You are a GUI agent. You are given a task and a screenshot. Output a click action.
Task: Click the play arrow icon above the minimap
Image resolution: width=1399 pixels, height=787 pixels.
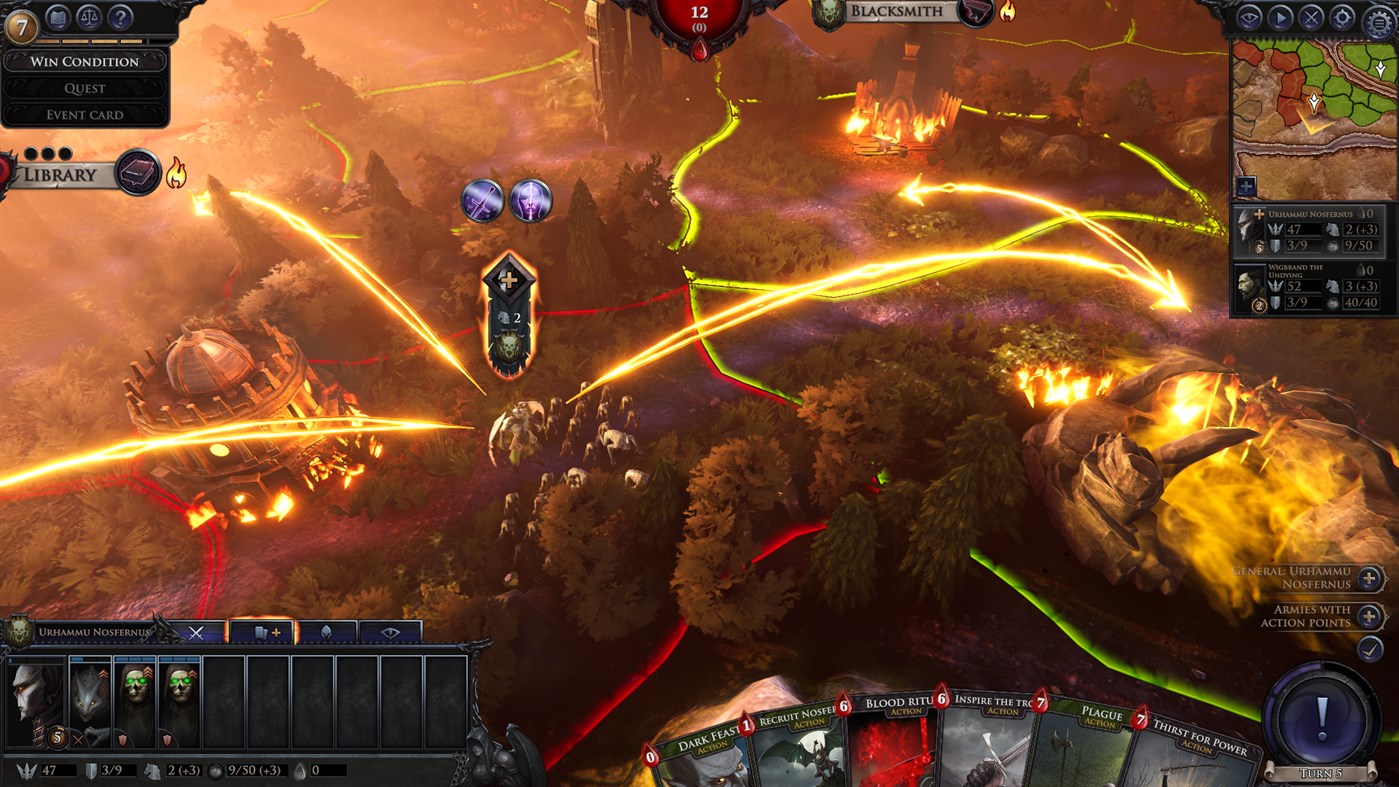1282,17
